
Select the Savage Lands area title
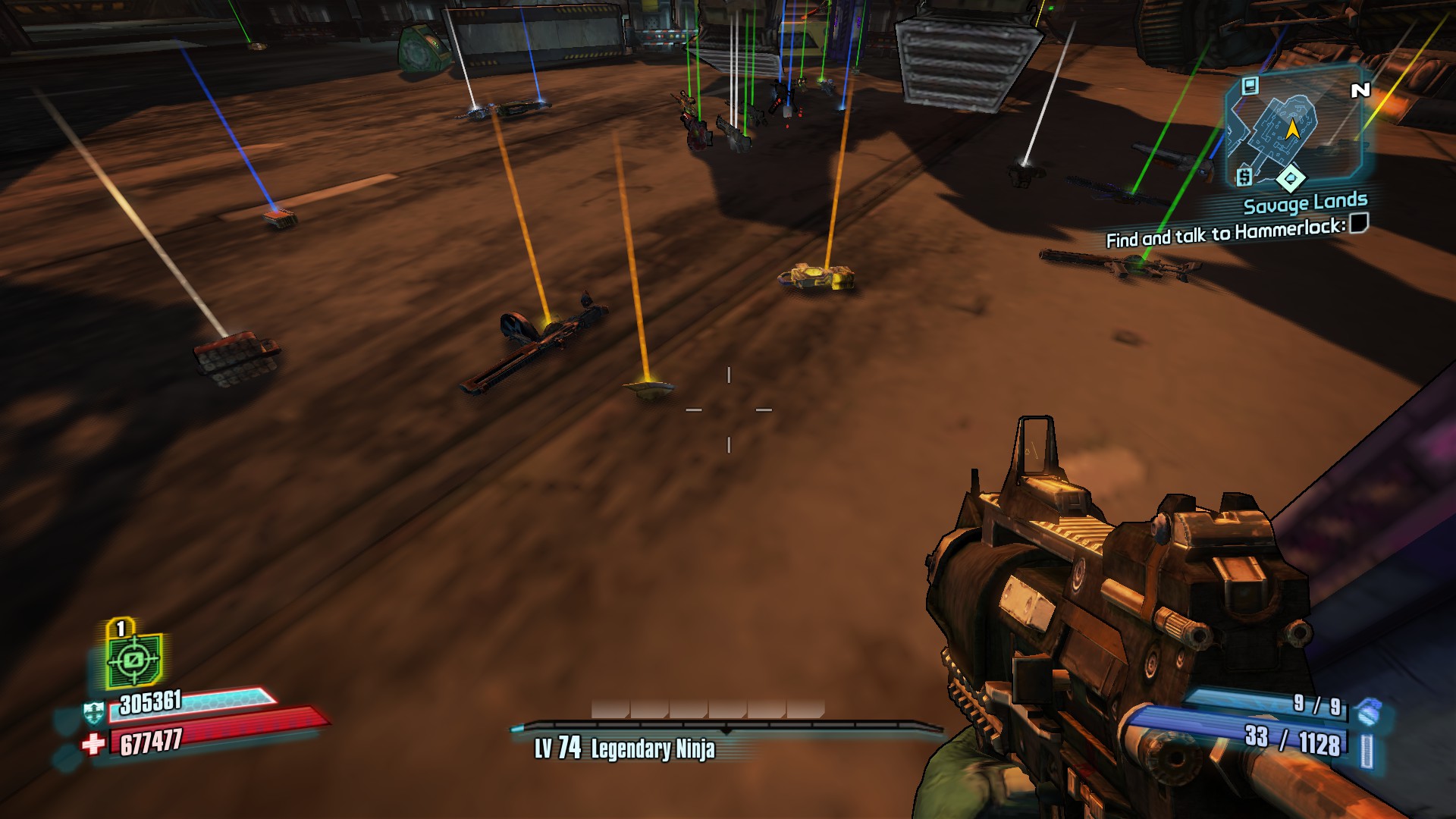click(1306, 202)
